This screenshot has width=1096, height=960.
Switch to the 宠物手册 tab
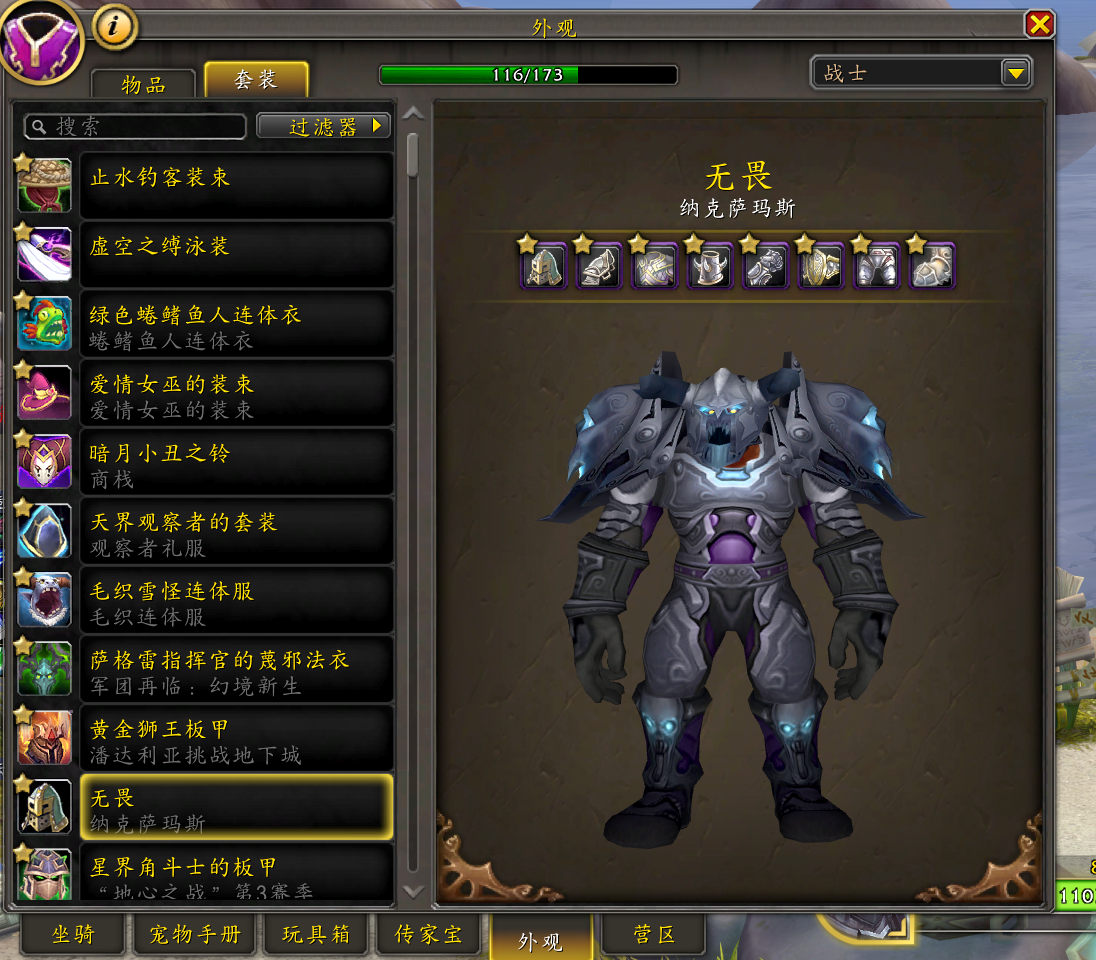[195, 935]
